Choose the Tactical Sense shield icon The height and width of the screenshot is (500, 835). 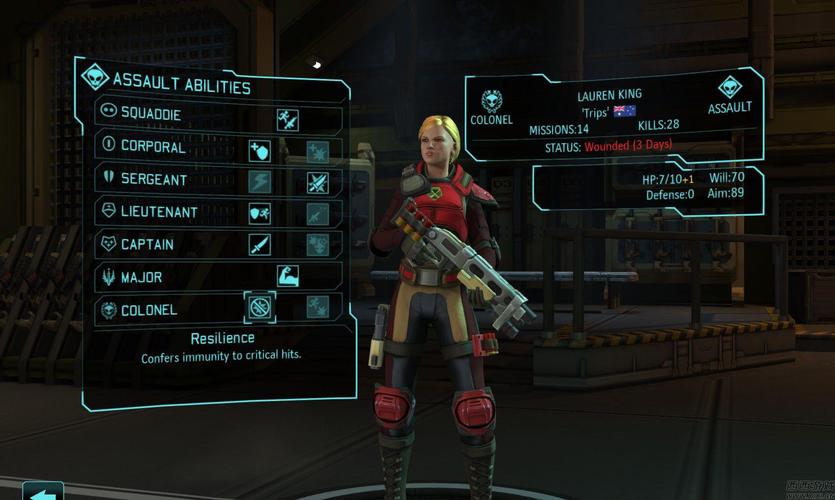click(x=260, y=152)
